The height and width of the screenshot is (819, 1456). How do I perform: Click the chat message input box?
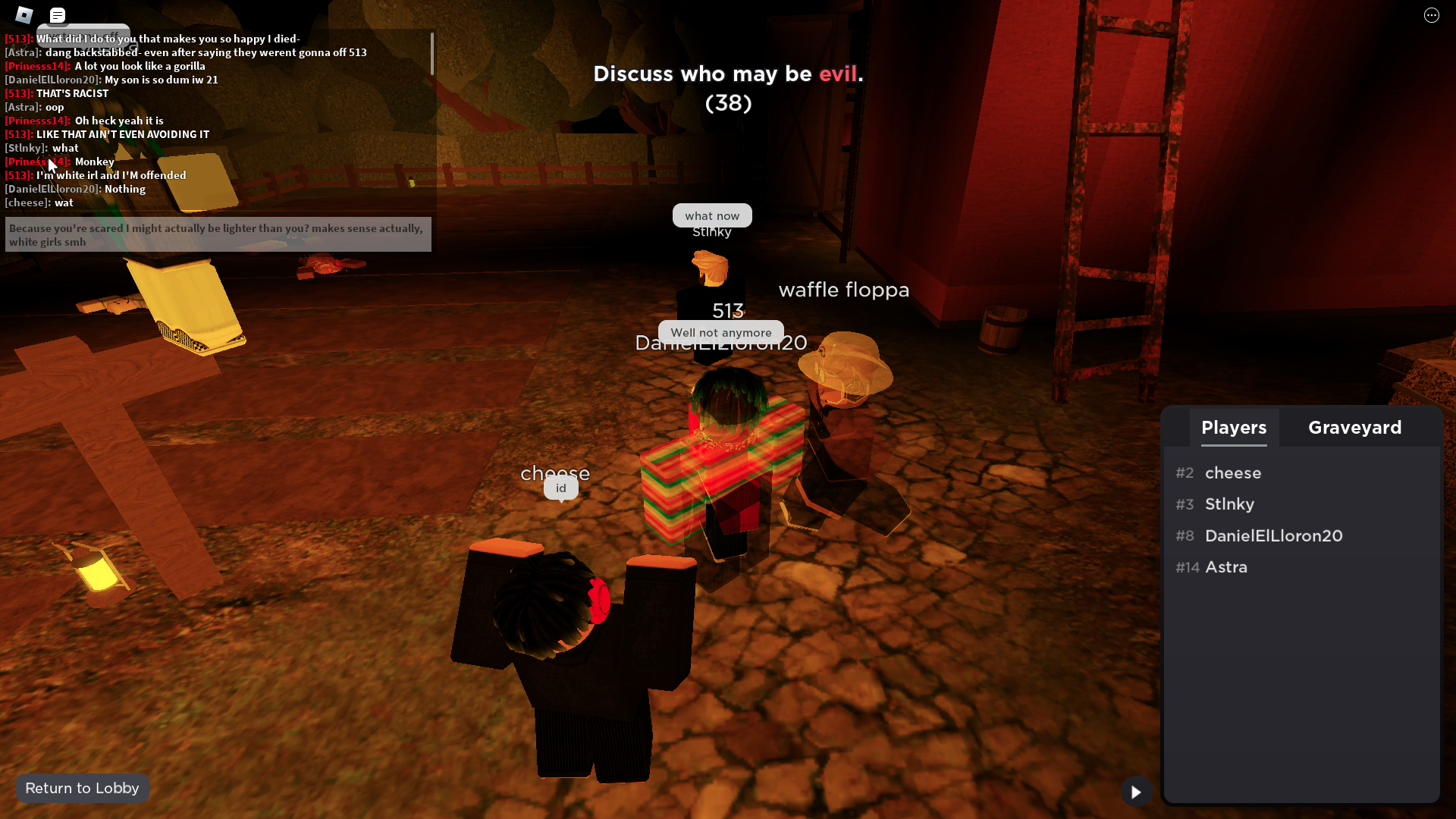(x=218, y=235)
